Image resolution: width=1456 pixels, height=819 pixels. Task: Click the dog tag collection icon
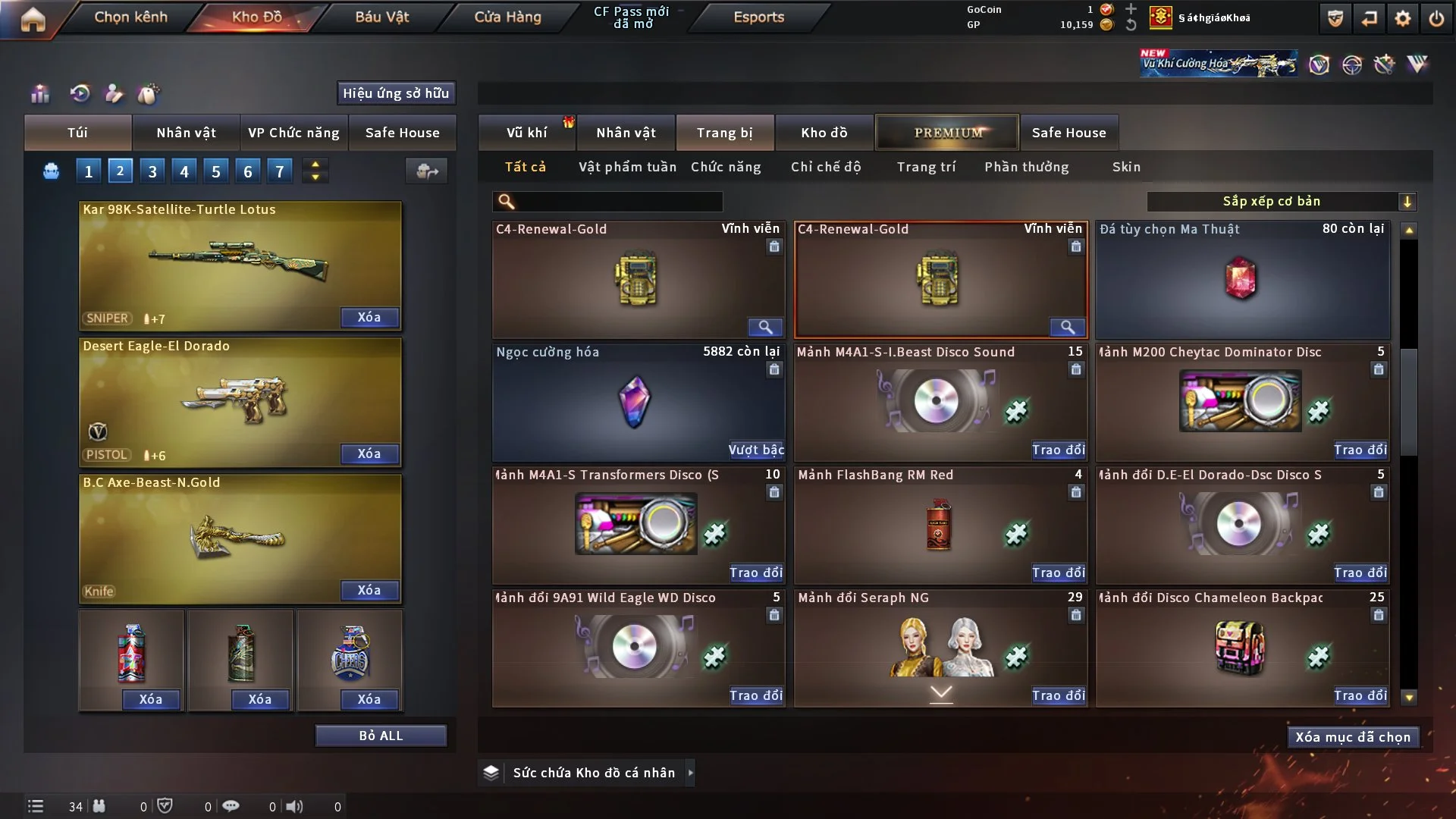(x=149, y=94)
